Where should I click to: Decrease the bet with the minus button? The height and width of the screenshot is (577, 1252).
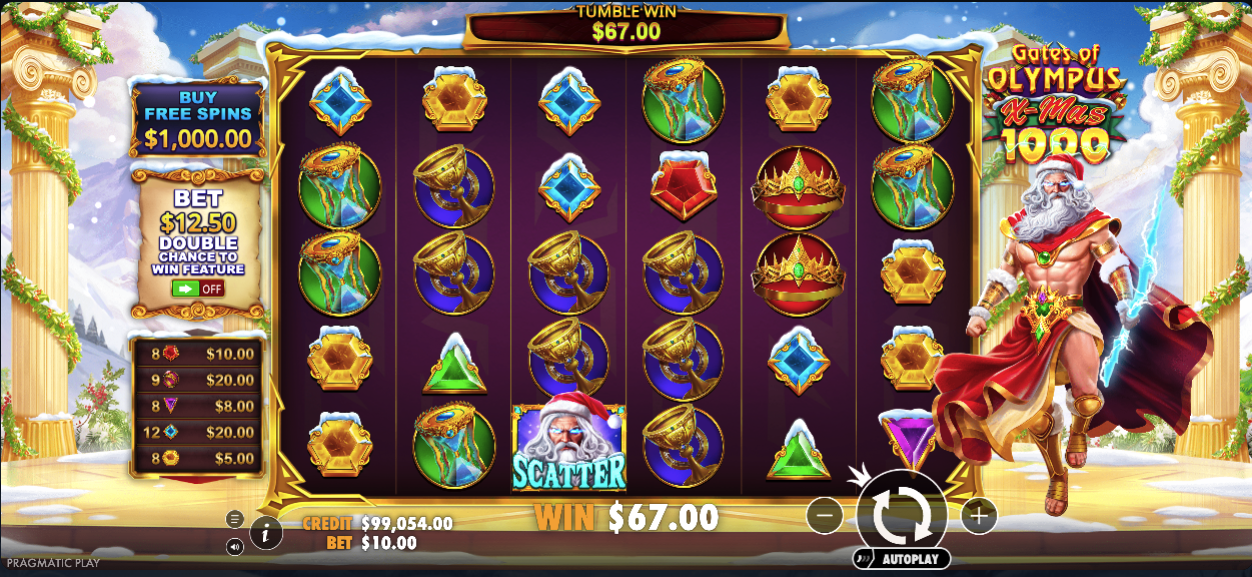coord(824,516)
